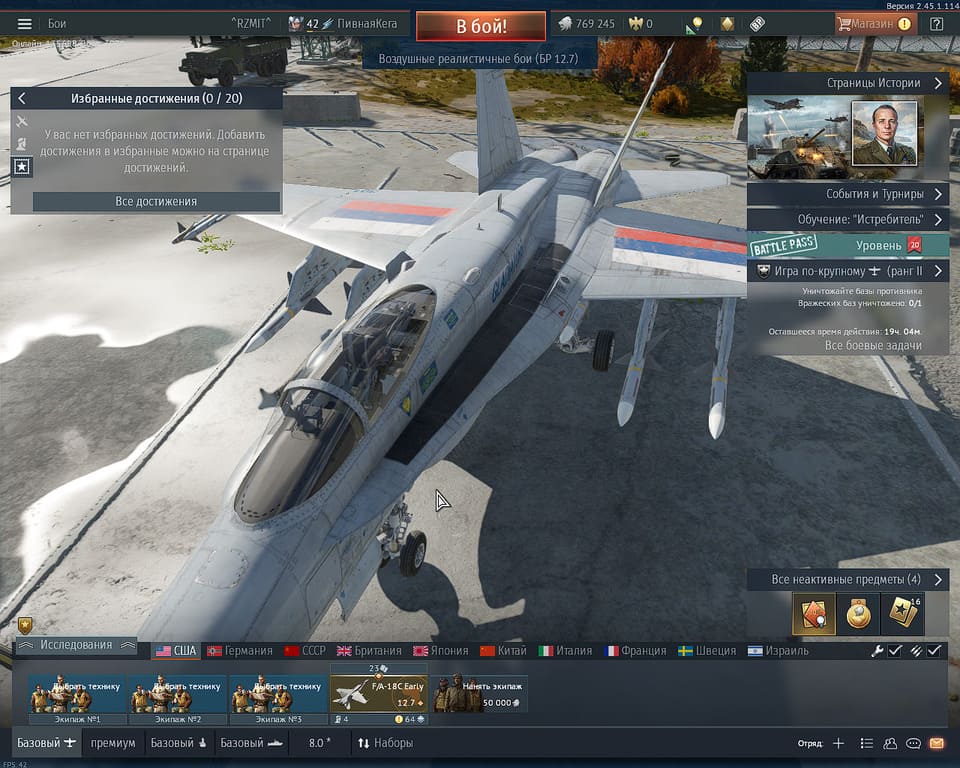Expand «Все неактивные предметы» list
Screen dimensions: 960x768
pos(847,580)
